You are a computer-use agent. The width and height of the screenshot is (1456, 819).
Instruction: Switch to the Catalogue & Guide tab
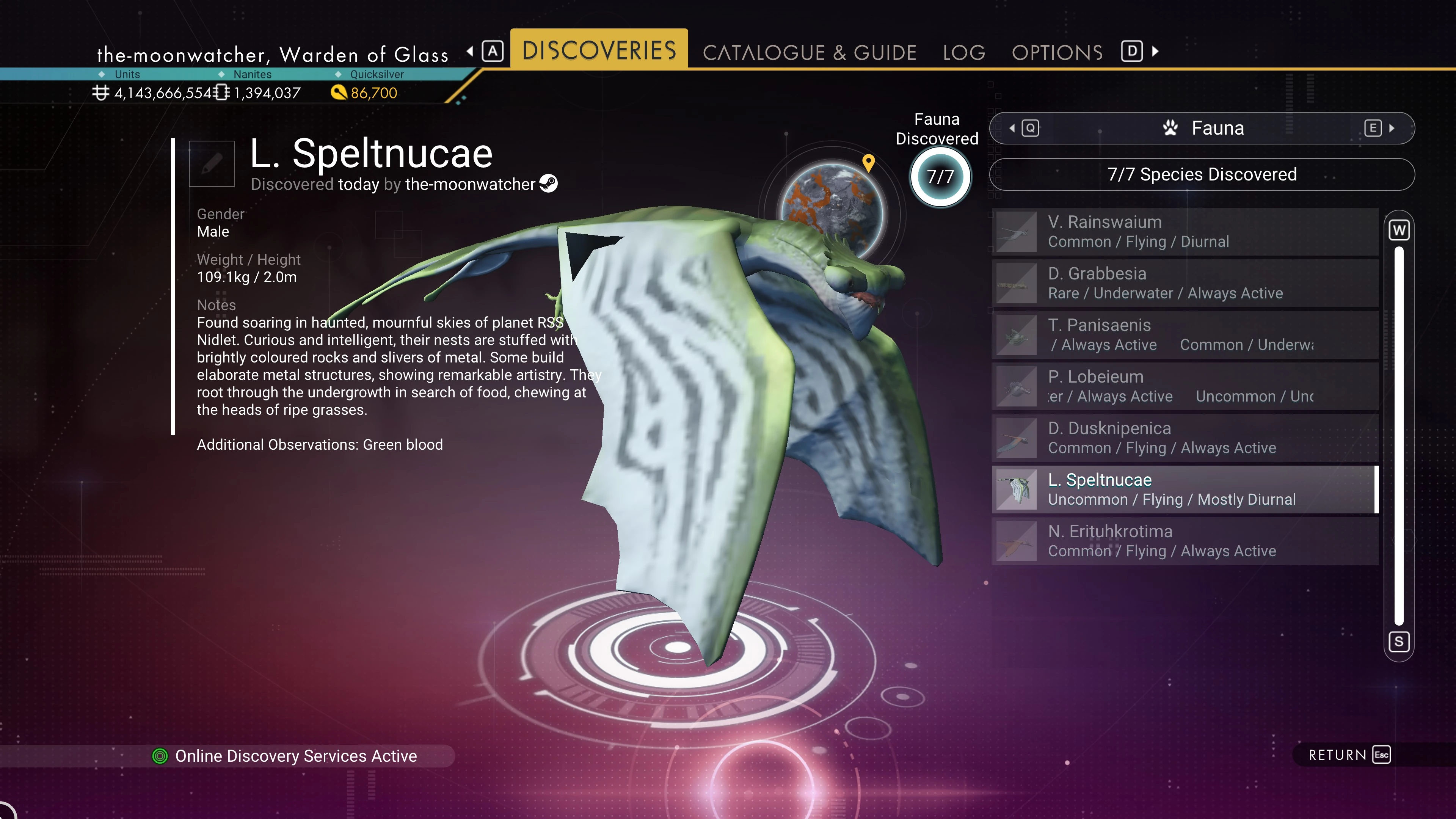(x=809, y=53)
